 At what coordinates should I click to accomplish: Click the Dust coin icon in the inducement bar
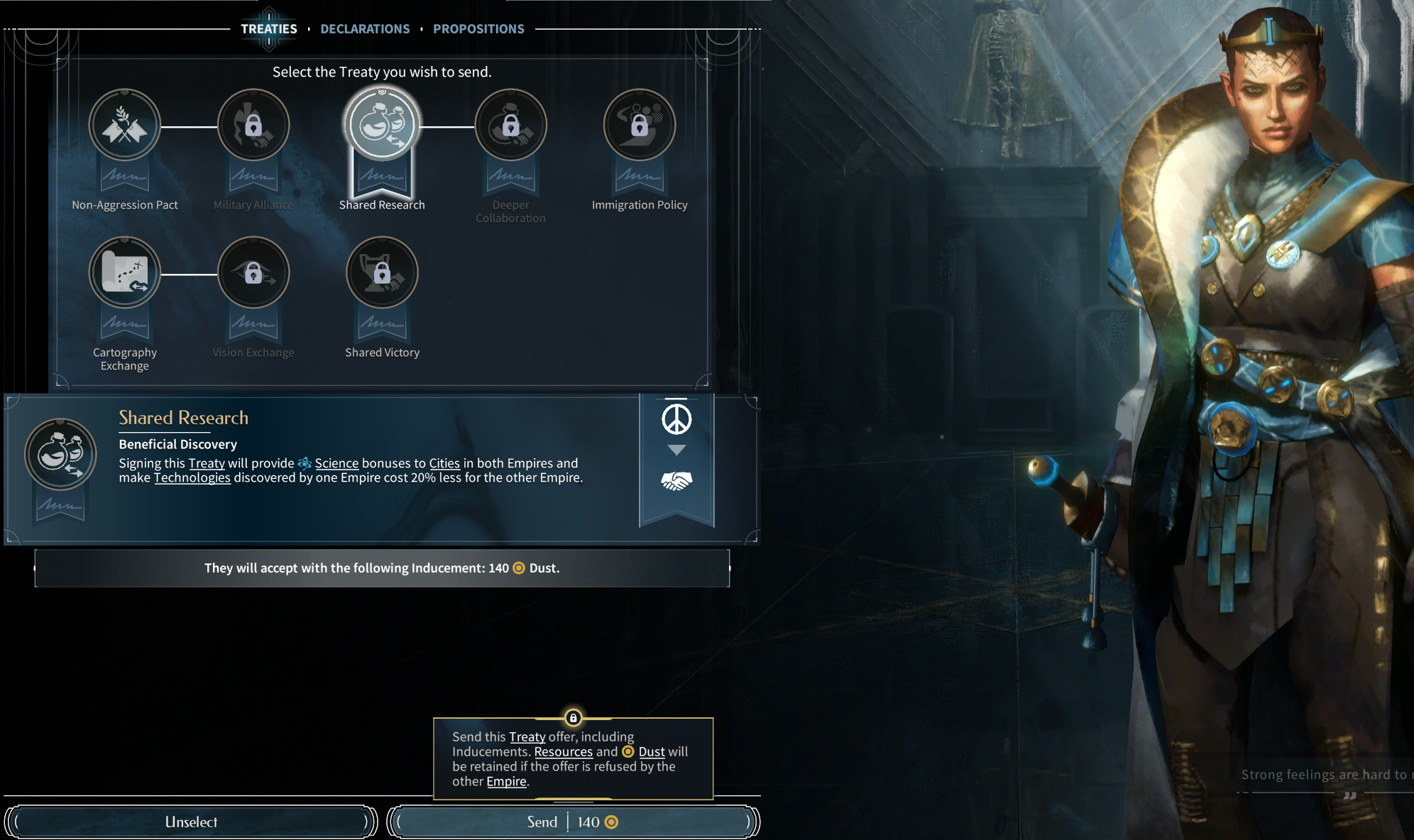pos(517,568)
